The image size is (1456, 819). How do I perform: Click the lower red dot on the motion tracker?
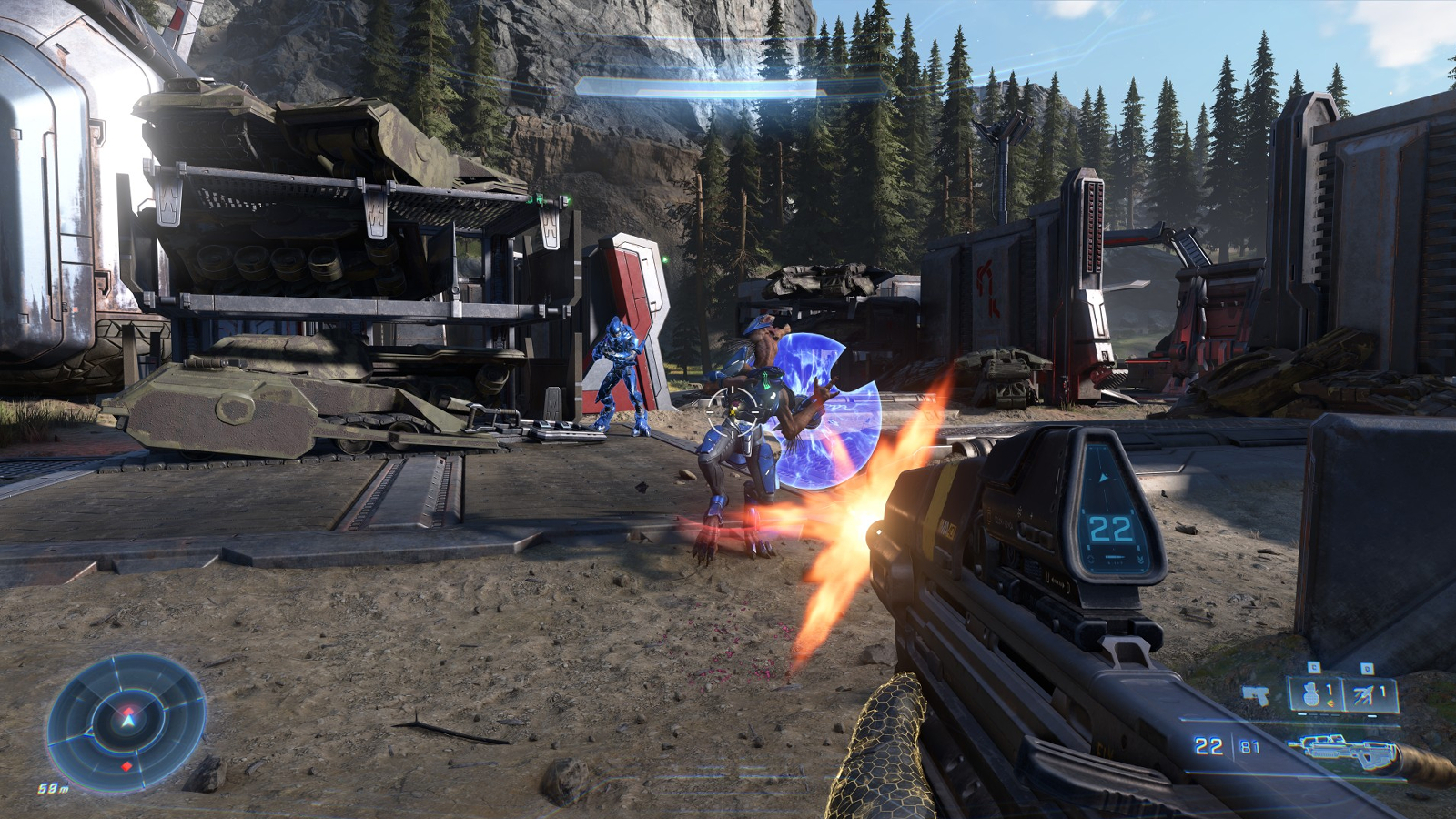click(126, 766)
